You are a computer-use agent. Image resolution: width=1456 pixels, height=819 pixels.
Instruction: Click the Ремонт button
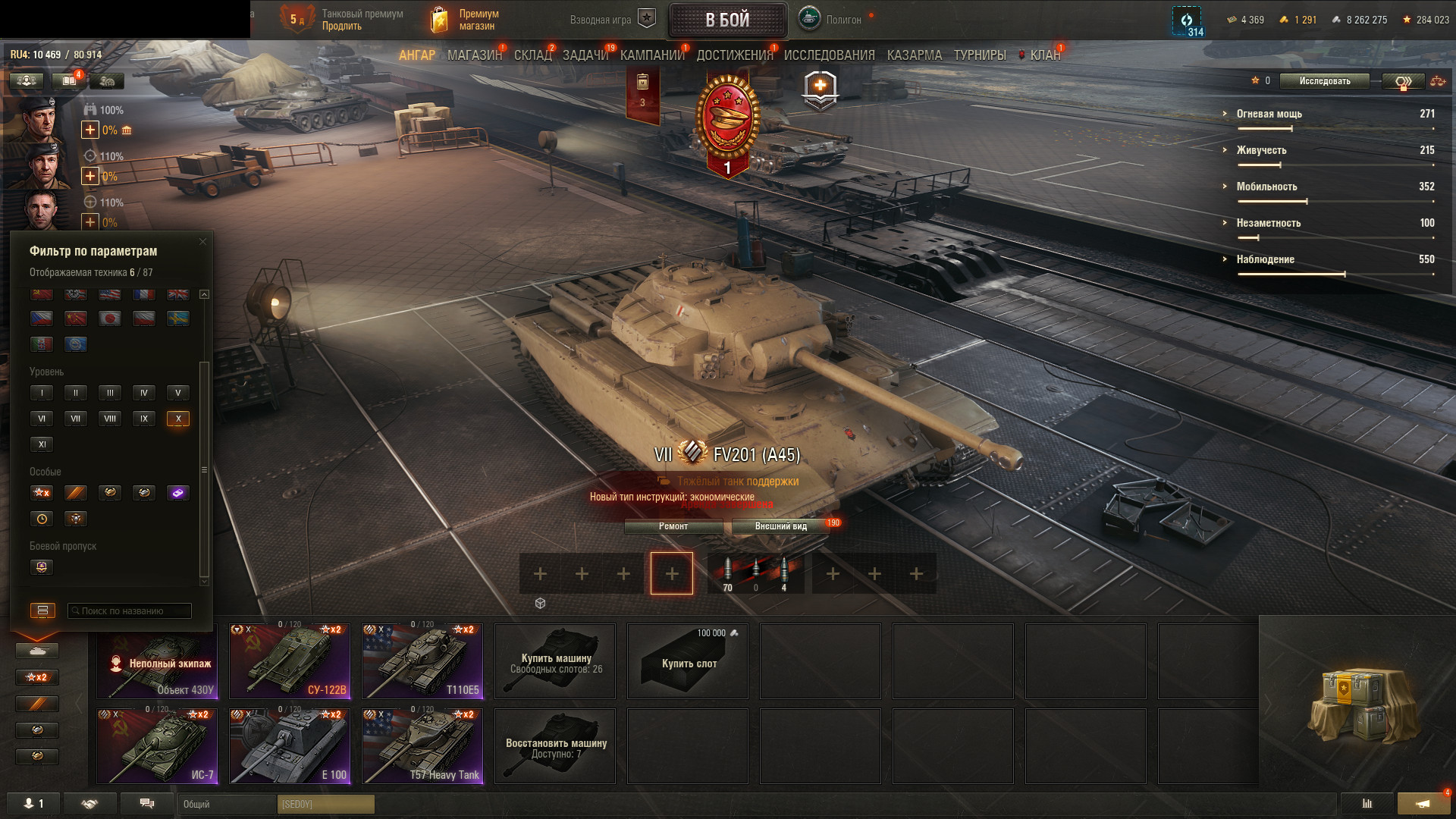[673, 526]
